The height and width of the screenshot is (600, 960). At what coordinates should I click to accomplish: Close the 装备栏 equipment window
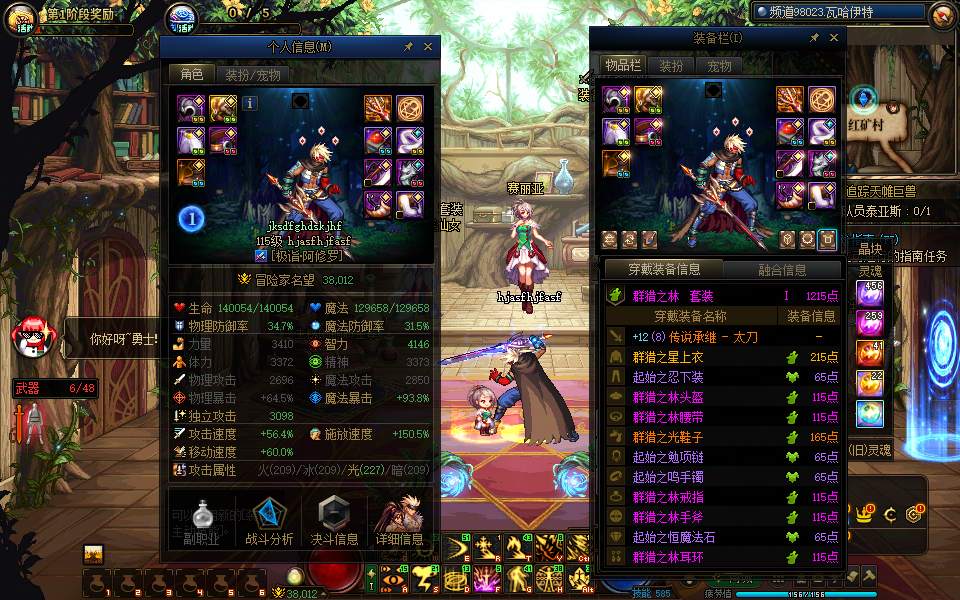tap(834, 38)
